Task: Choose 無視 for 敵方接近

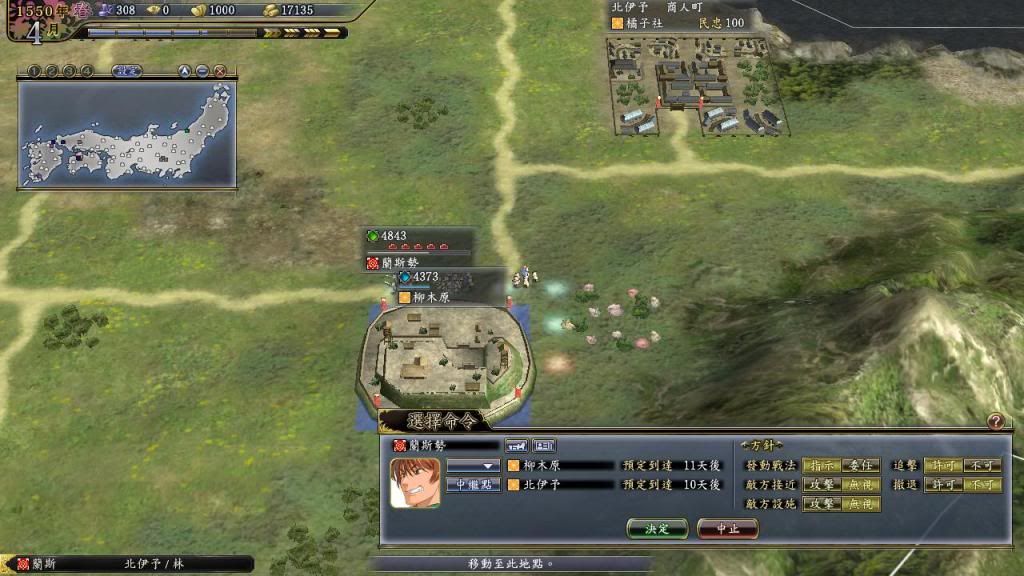Action: (859, 485)
